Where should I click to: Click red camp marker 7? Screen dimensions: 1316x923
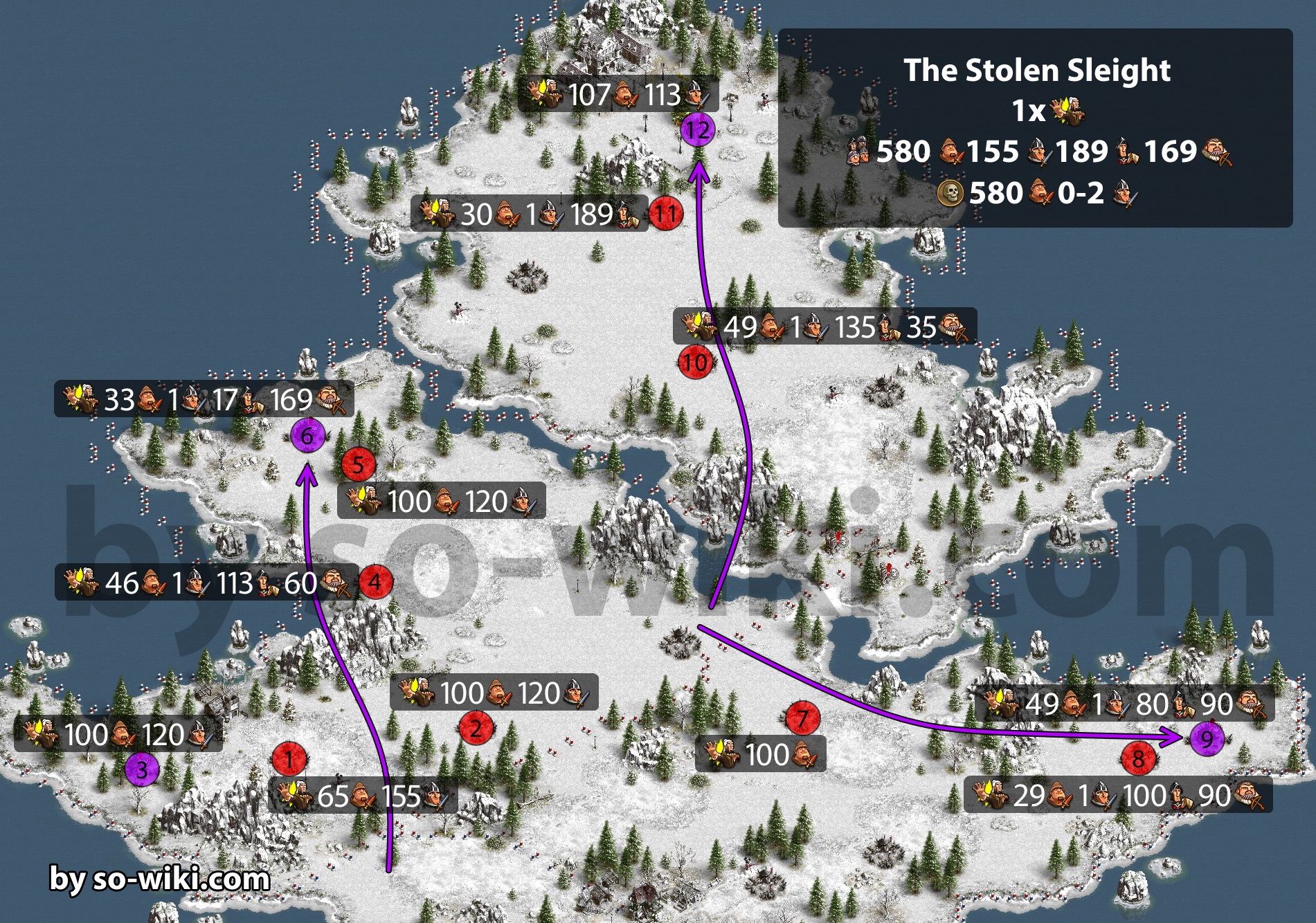pyautogui.click(x=802, y=719)
